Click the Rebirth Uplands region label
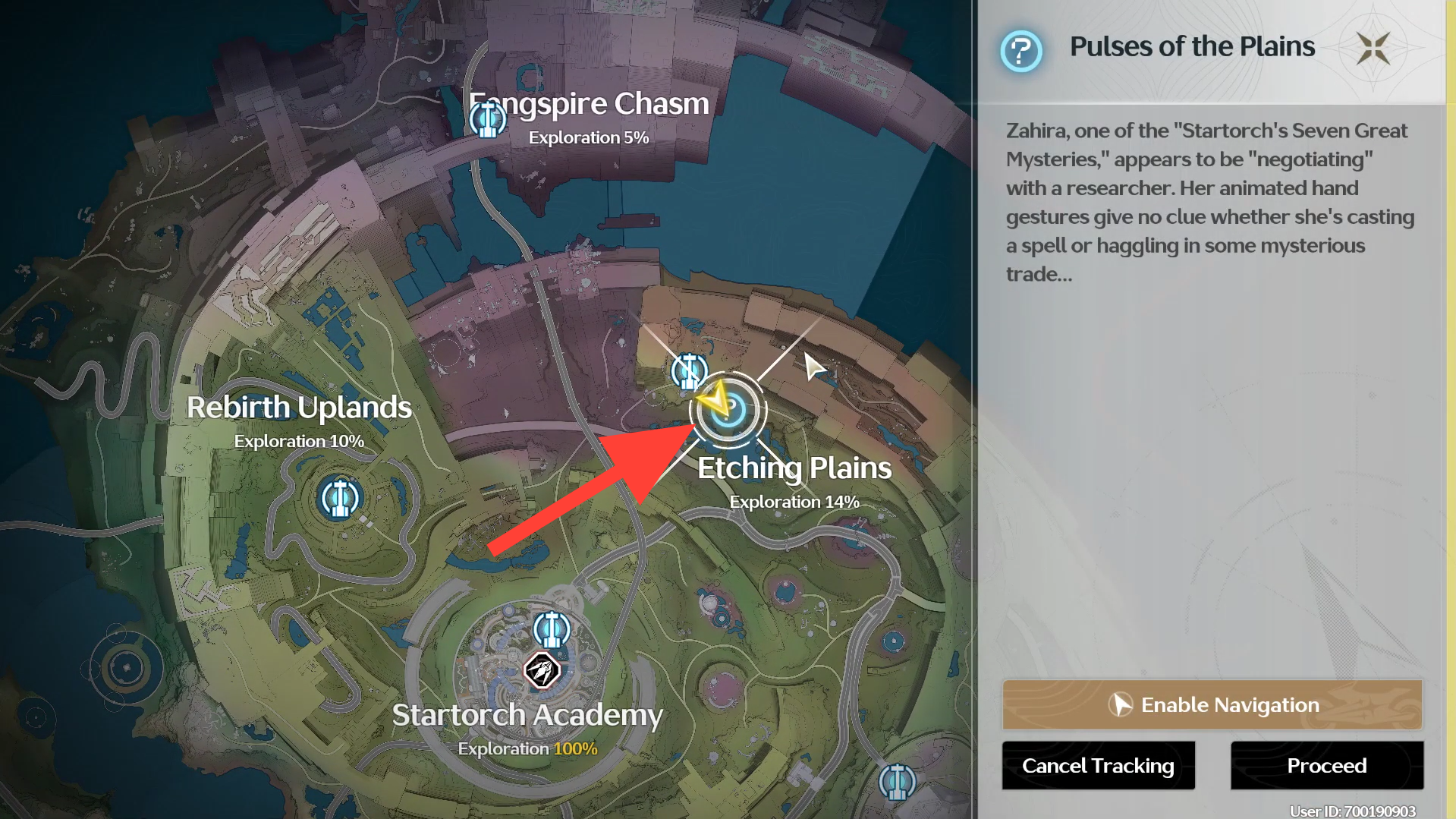The image size is (1456, 819). click(299, 408)
